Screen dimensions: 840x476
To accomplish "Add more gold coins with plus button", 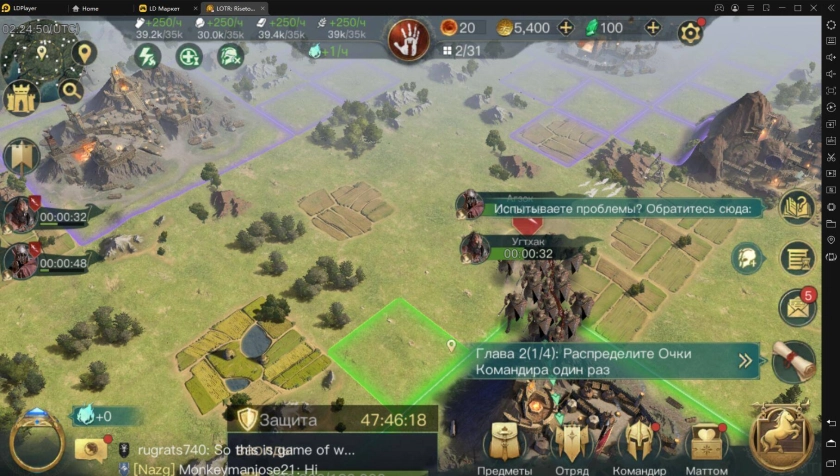I will (566, 27).
